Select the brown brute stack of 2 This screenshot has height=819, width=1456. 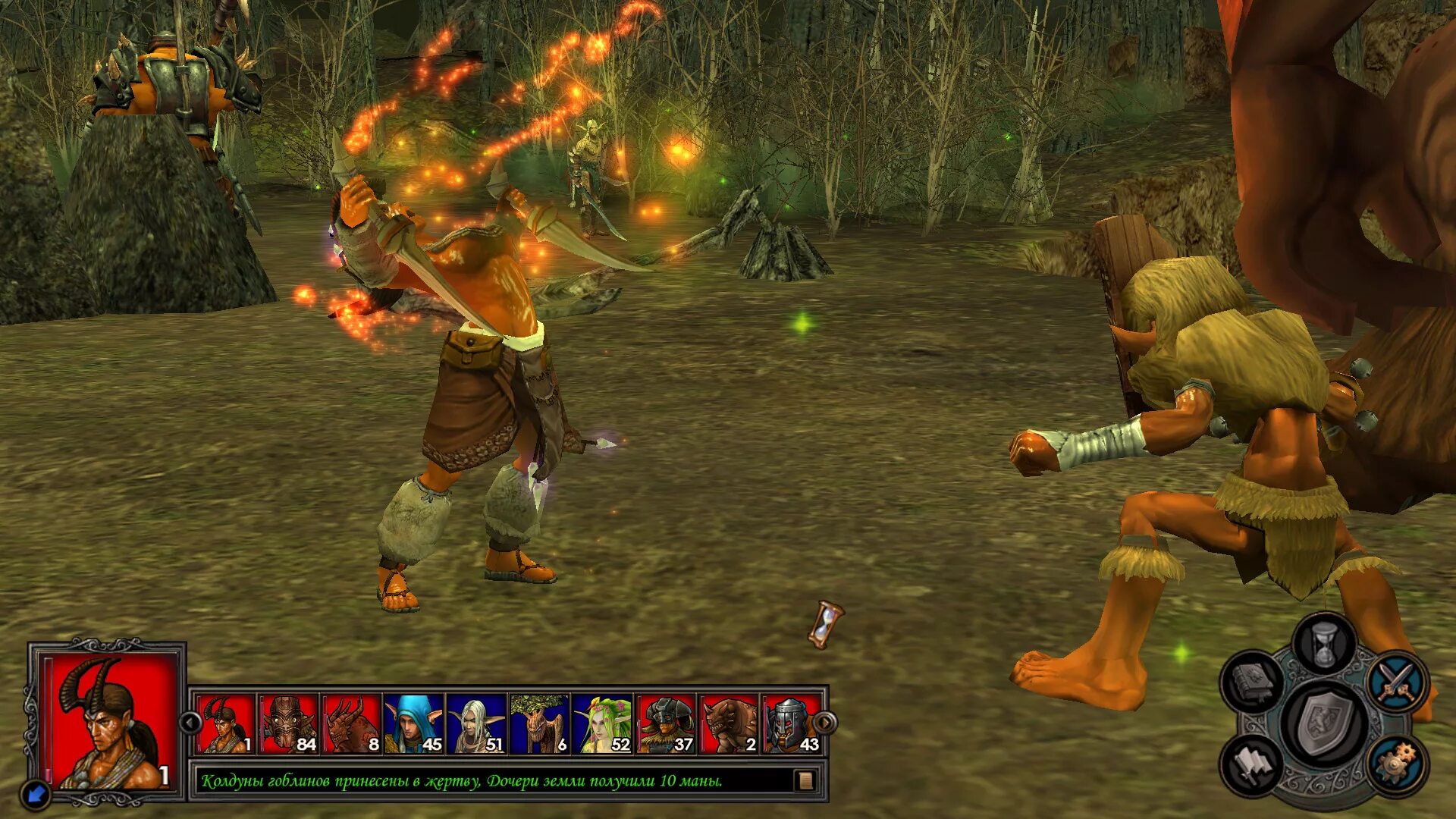tap(729, 724)
